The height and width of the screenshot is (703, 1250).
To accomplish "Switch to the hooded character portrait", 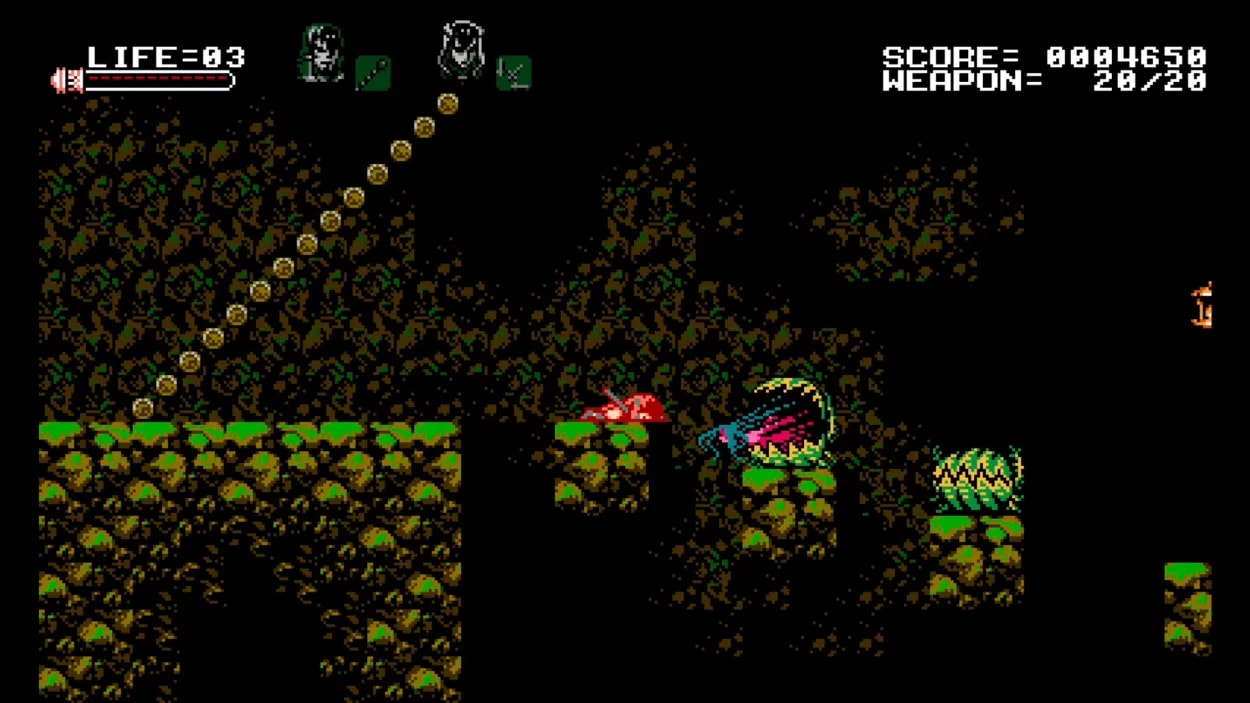I will point(461,51).
